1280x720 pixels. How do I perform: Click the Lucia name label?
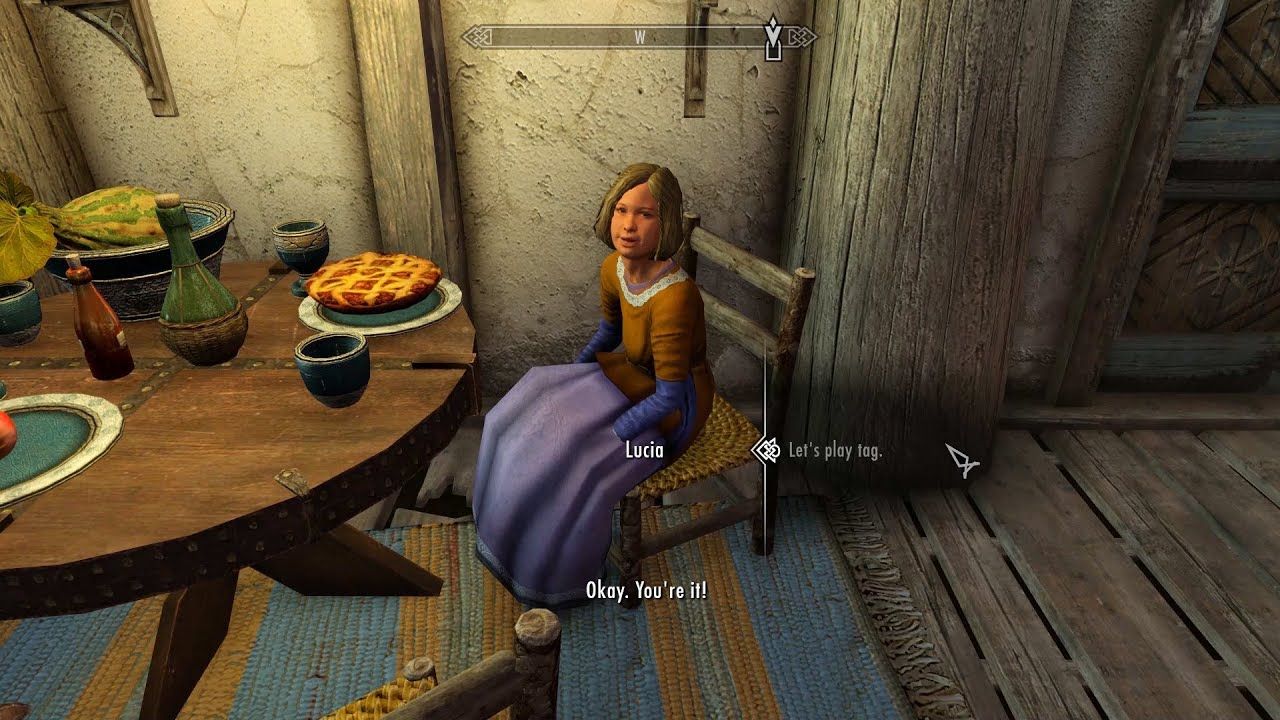pos(645,452)
